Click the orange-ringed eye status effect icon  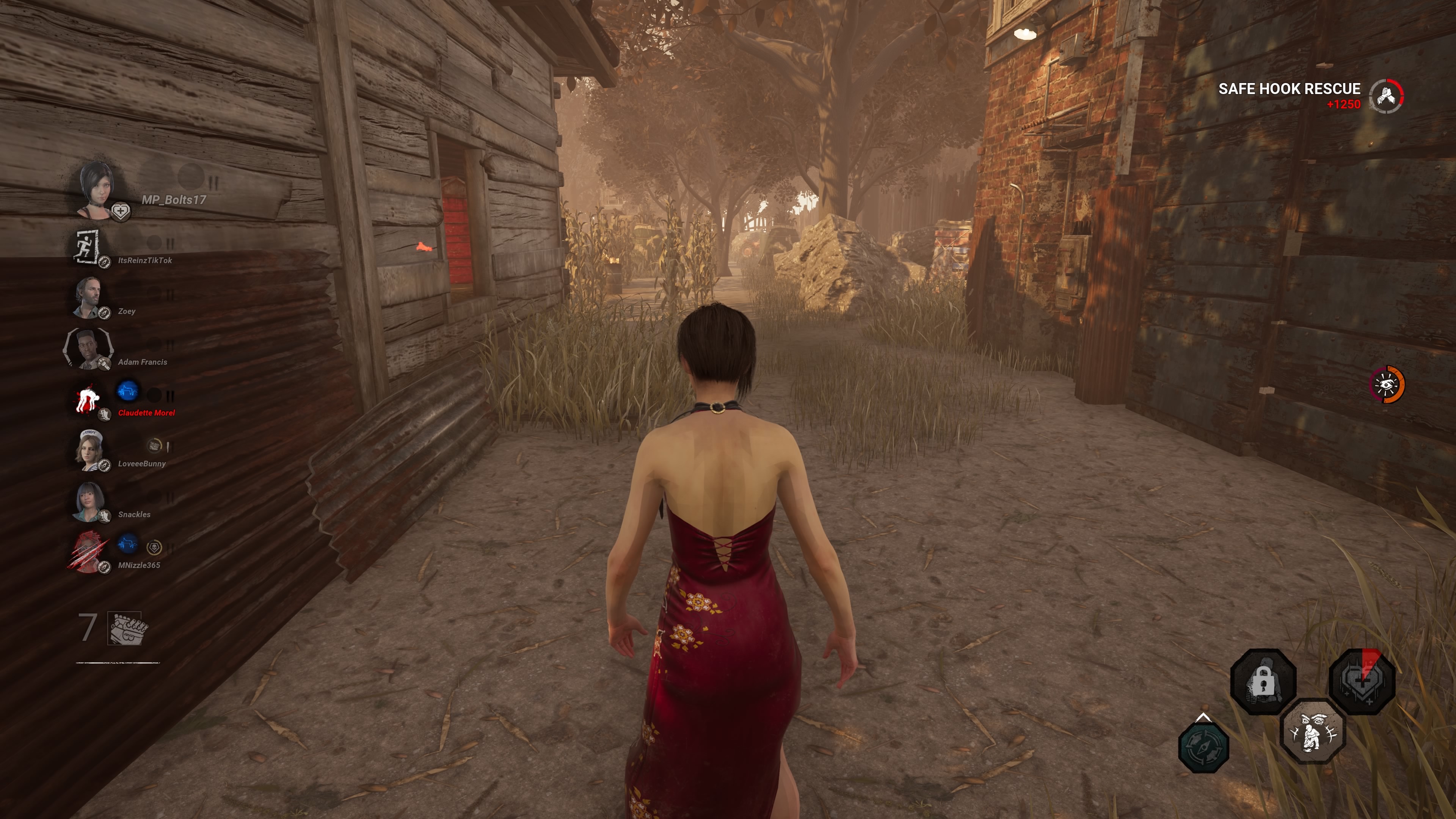[x=1387, y=385]
